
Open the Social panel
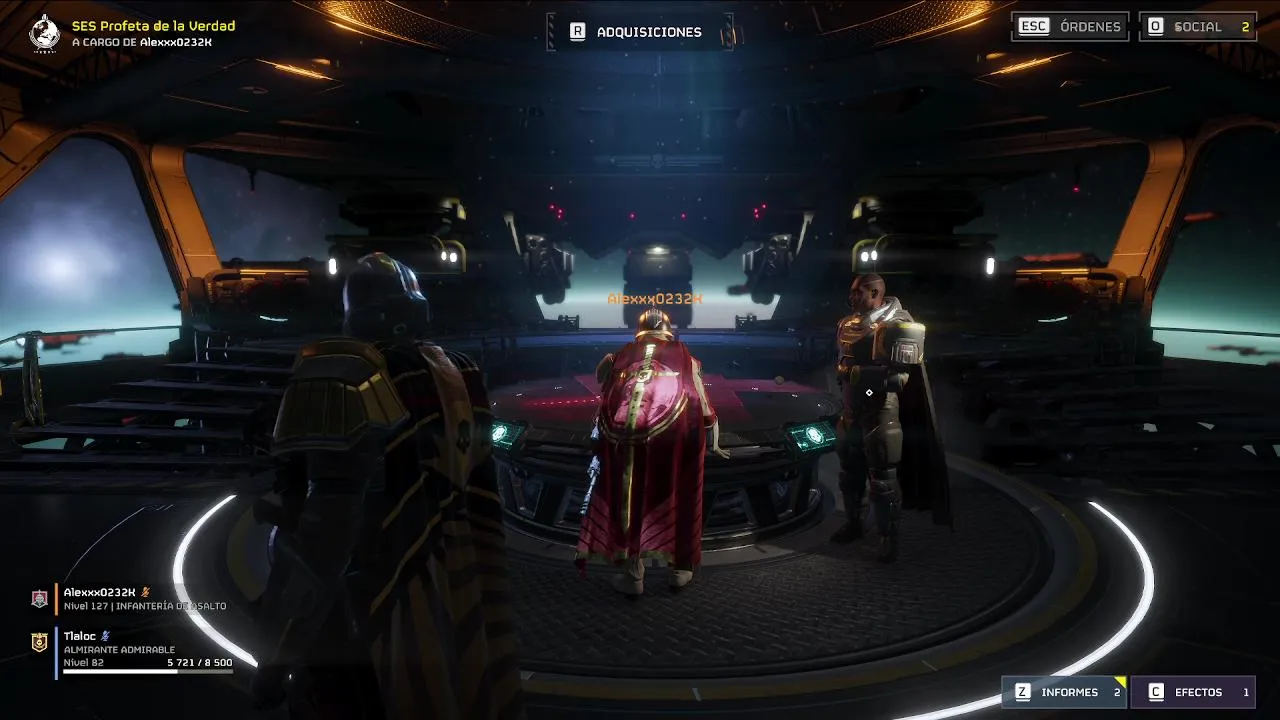coord(1198,27)
